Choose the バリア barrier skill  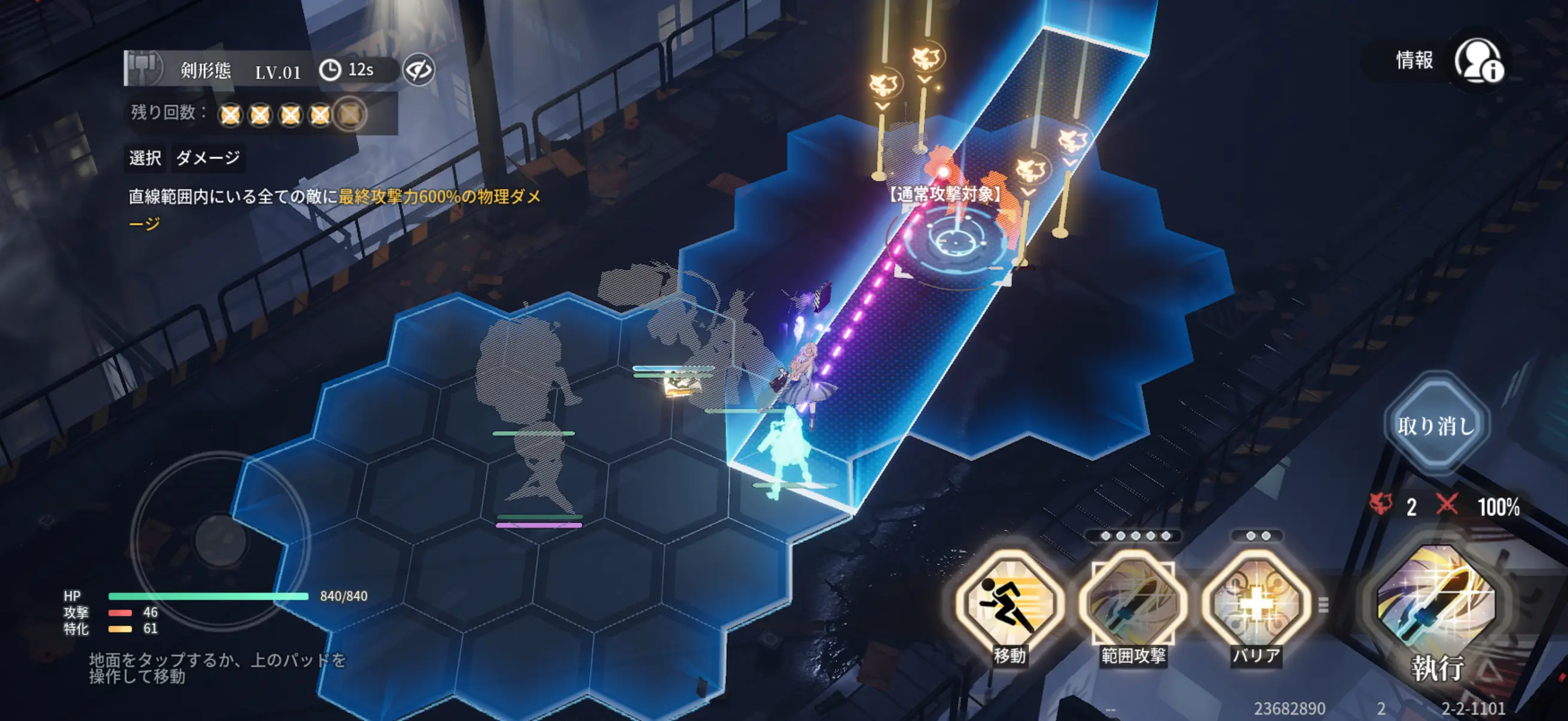click(x=1256, y=604)
